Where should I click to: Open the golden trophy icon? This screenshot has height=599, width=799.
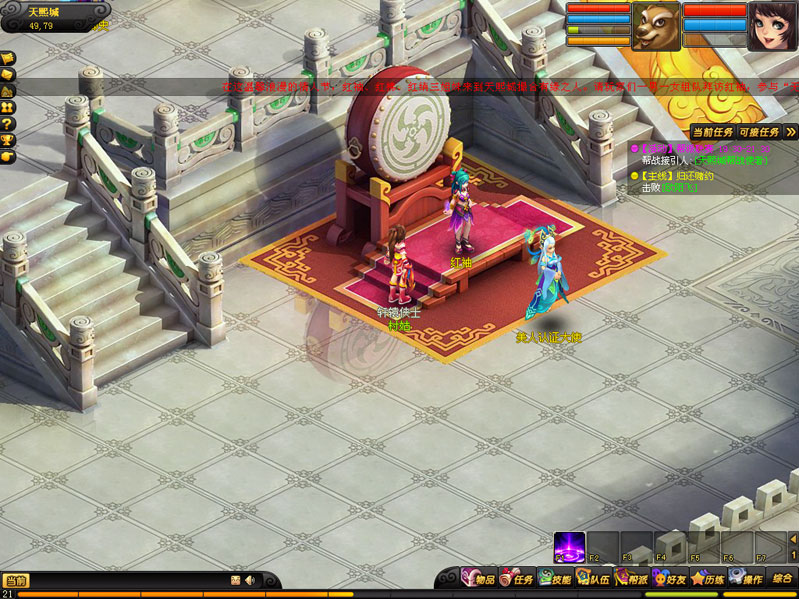point(7,140)
